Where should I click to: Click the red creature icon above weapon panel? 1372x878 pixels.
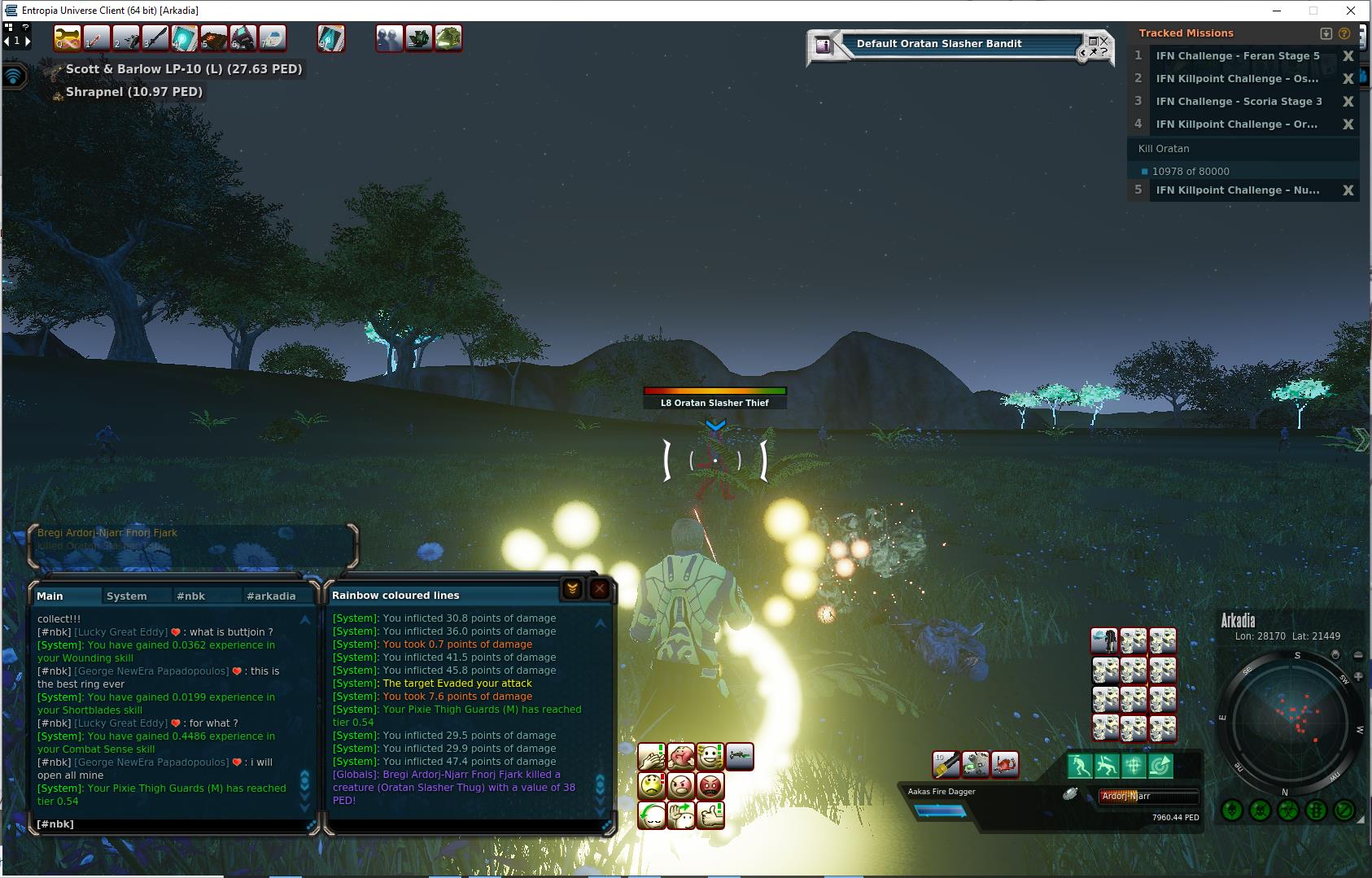click(1005, 765)
